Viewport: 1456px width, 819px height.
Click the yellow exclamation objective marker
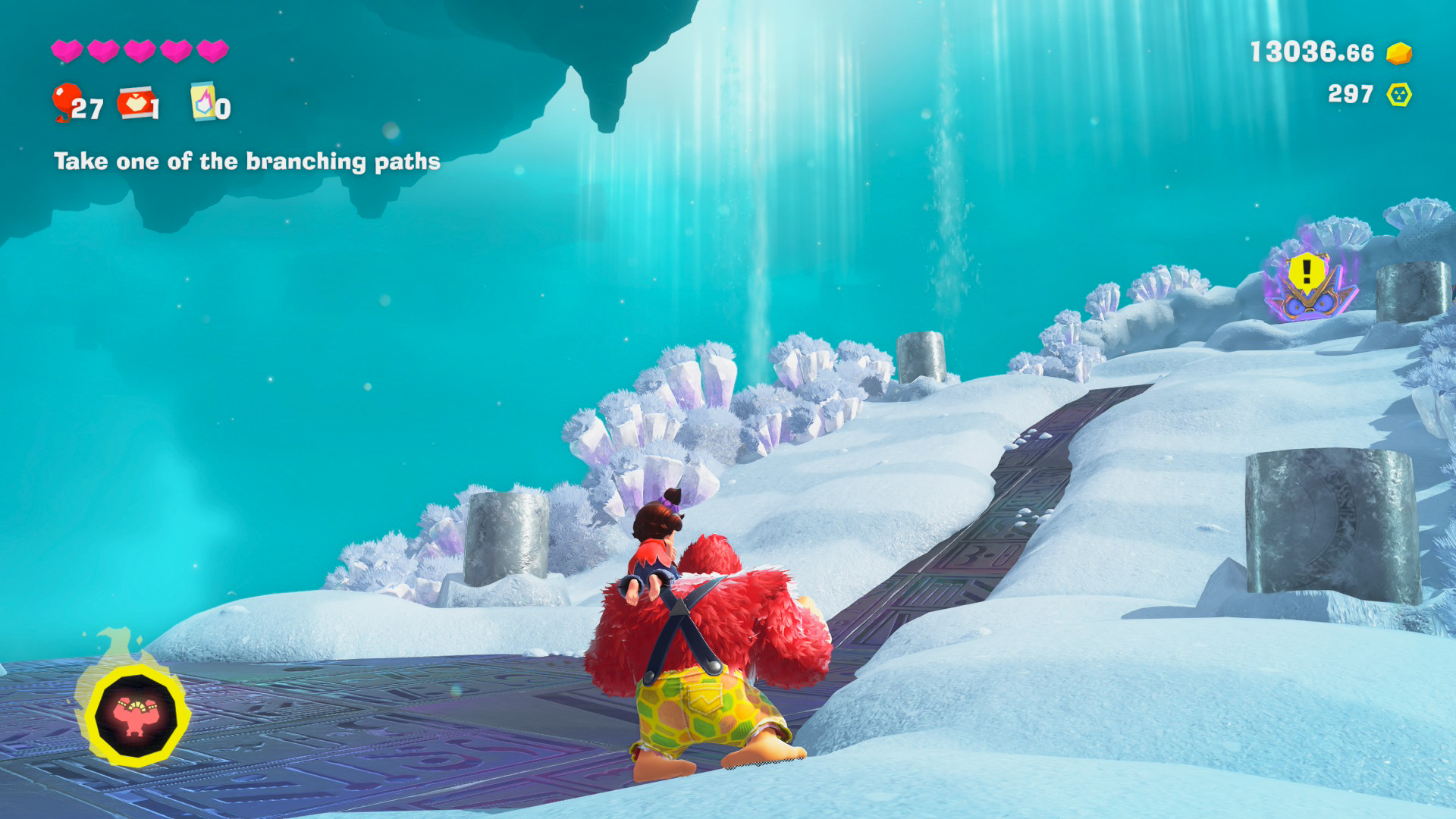click(x=1307, y=271)
